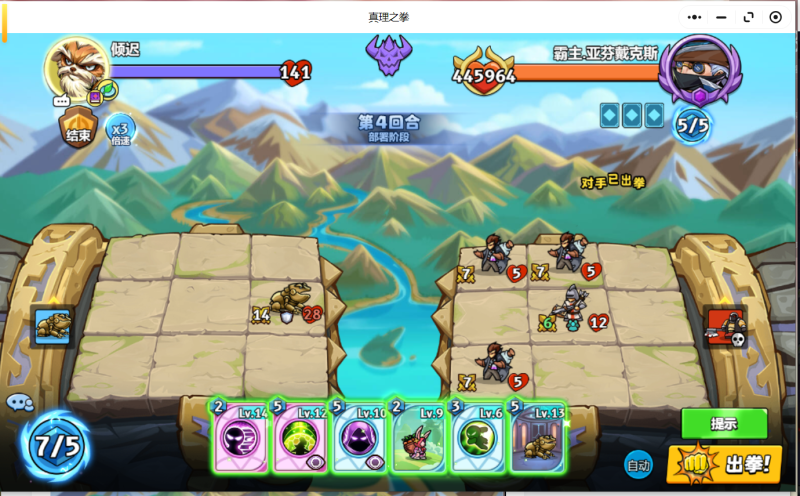Image resolution: width=800 pixels, height=496 pixels.
Task: Select the Lv.6 green leaf card
Action: [x=478, y=436]
